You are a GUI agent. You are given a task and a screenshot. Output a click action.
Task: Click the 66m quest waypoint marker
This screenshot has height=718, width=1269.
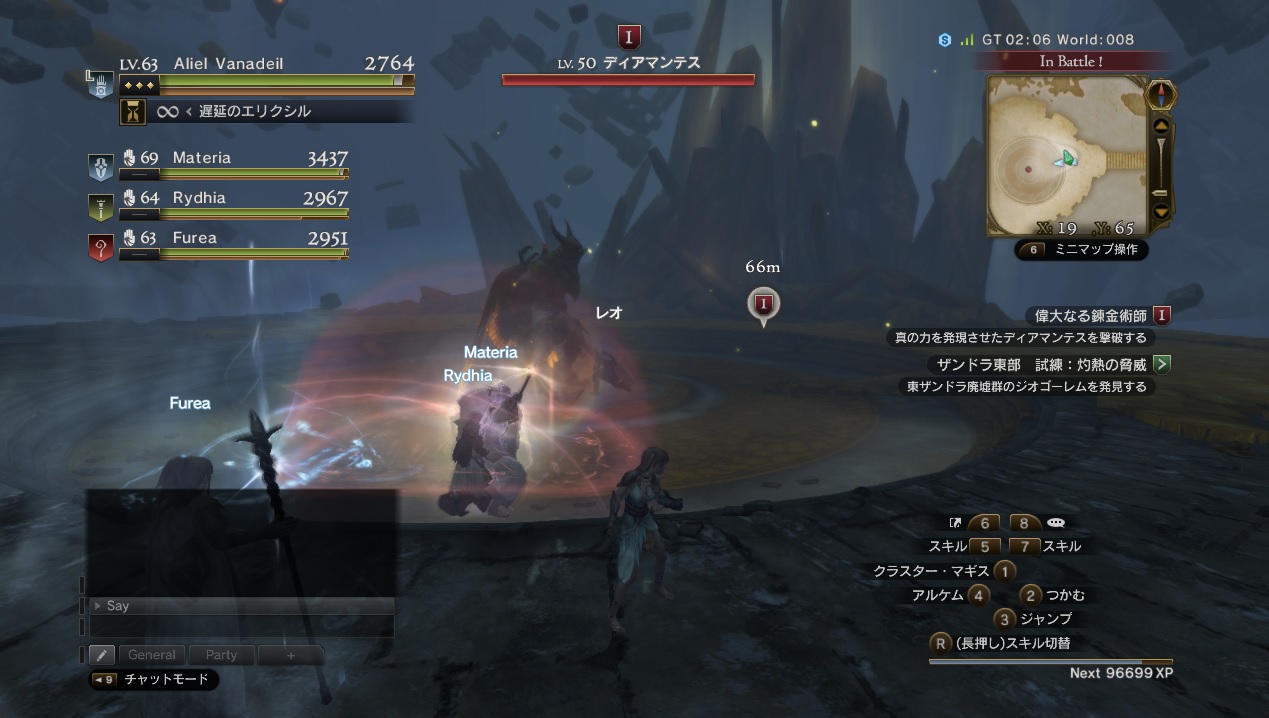coord(764,304)
